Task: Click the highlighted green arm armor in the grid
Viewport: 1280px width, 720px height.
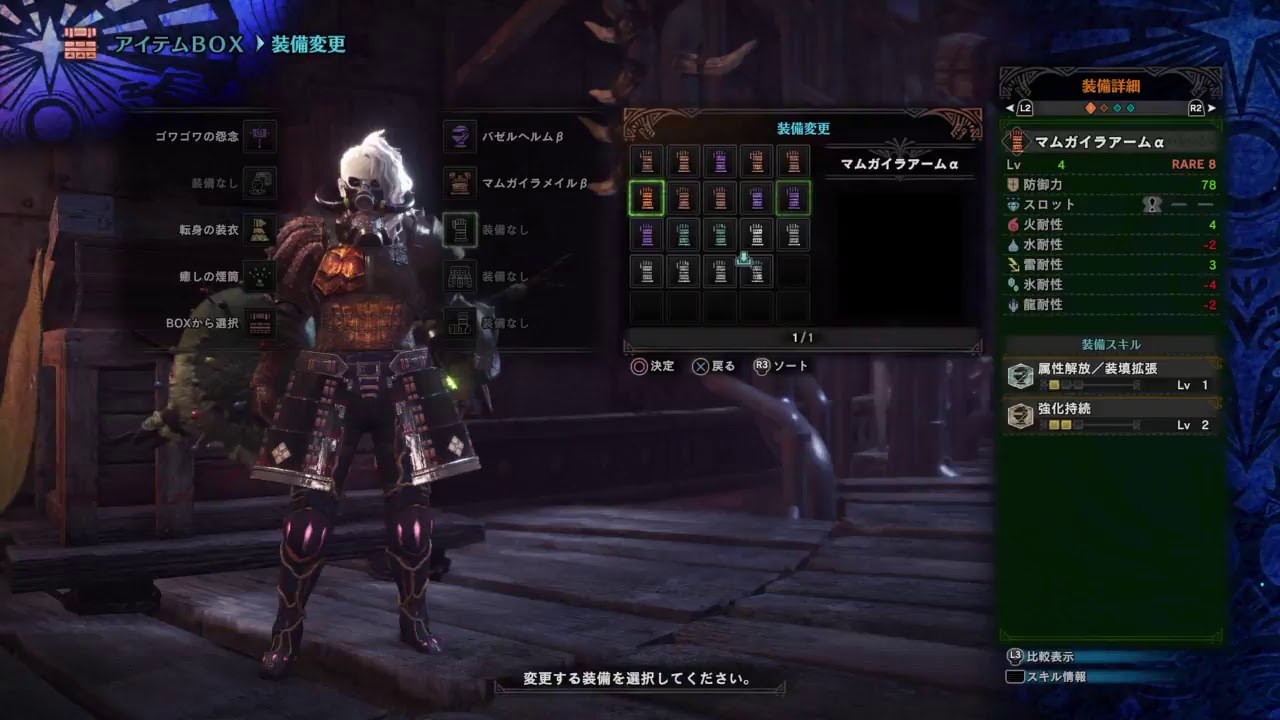Action: pos(647,199)
